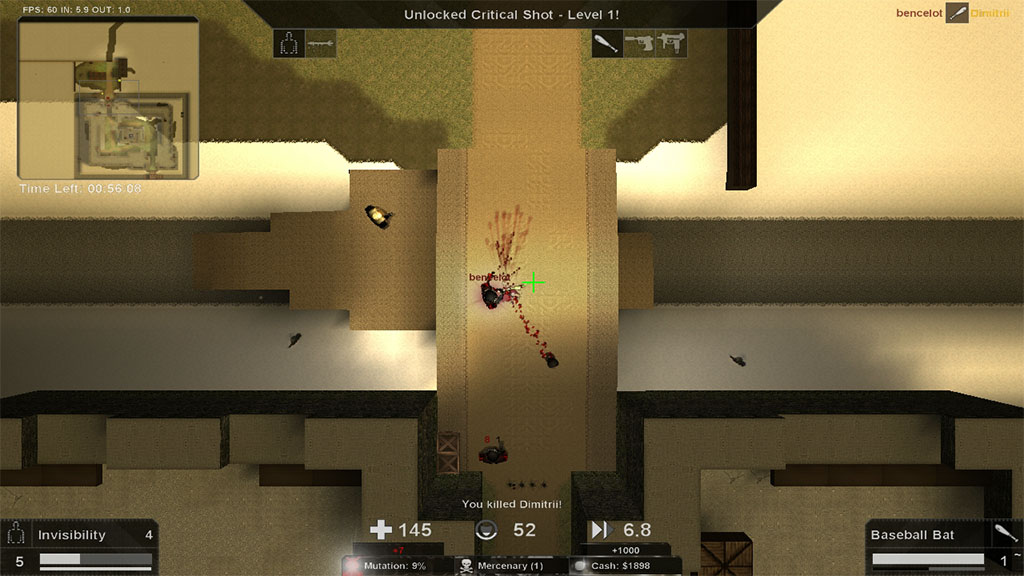This screenshot has height=576, width=1024.
Task: Click the Baseball Bat weapon panel
Action: [943, 546]
